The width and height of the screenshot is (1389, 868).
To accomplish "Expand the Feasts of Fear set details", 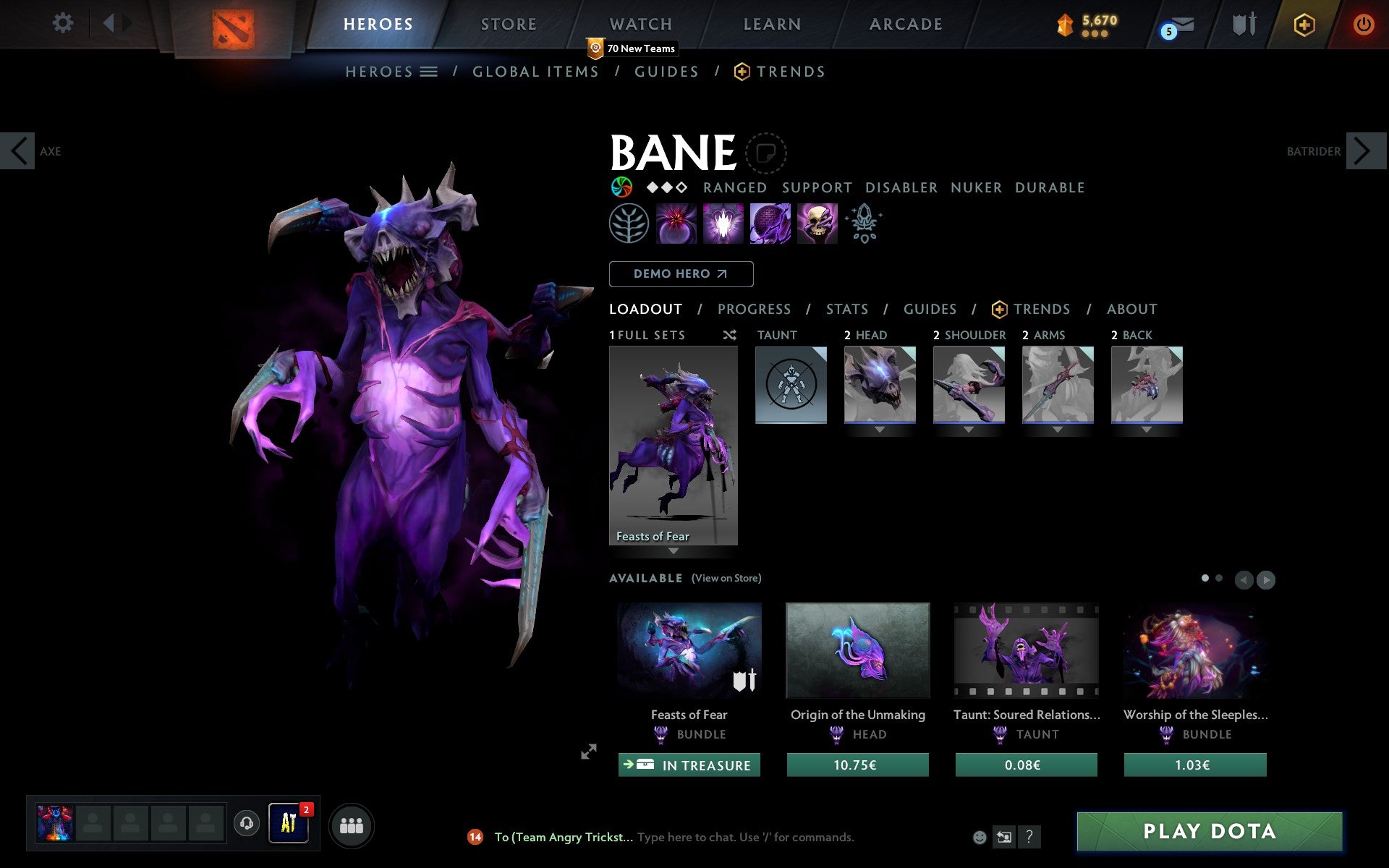I will tap(674, 550).
